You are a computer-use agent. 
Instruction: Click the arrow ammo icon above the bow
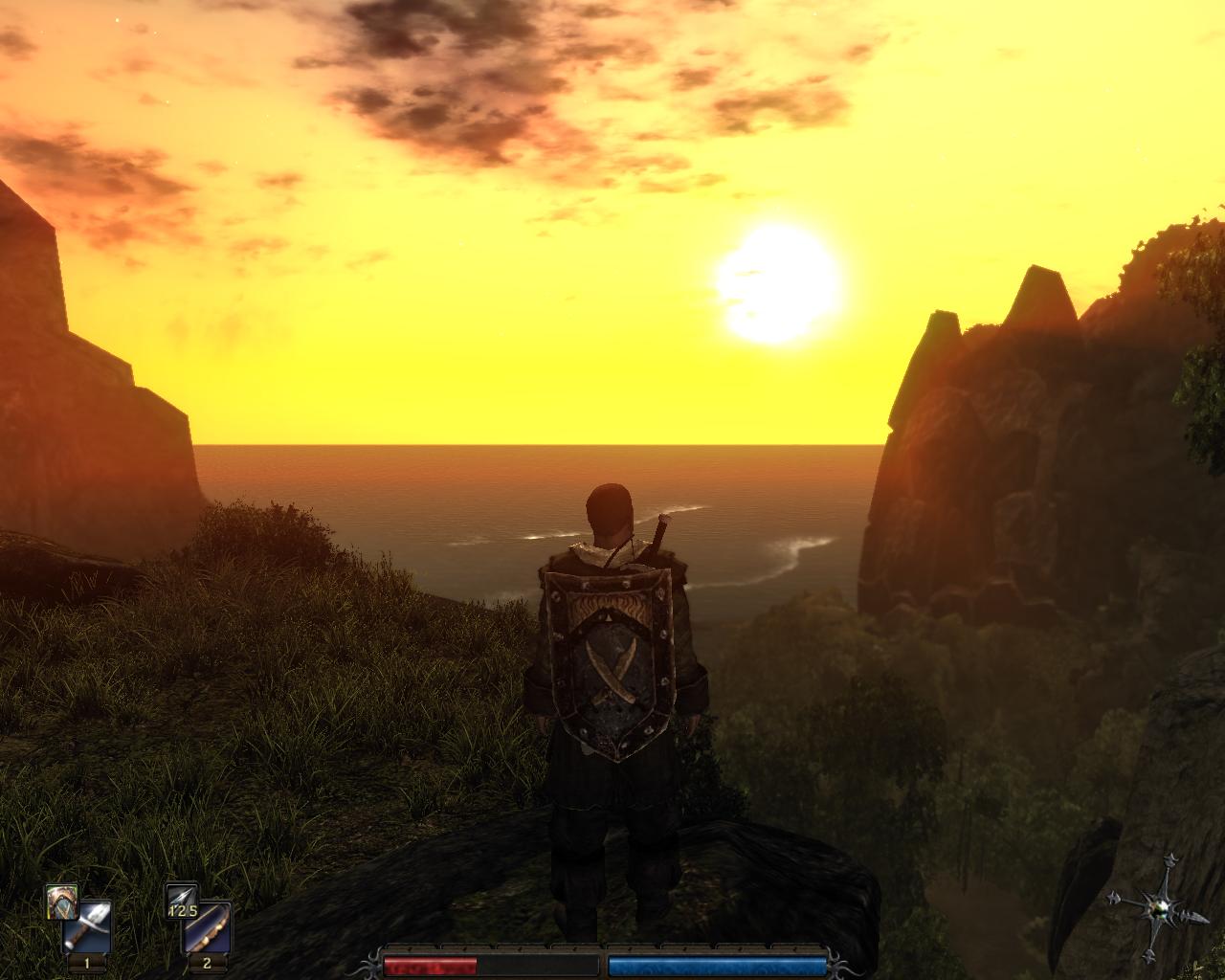[181, 900]
